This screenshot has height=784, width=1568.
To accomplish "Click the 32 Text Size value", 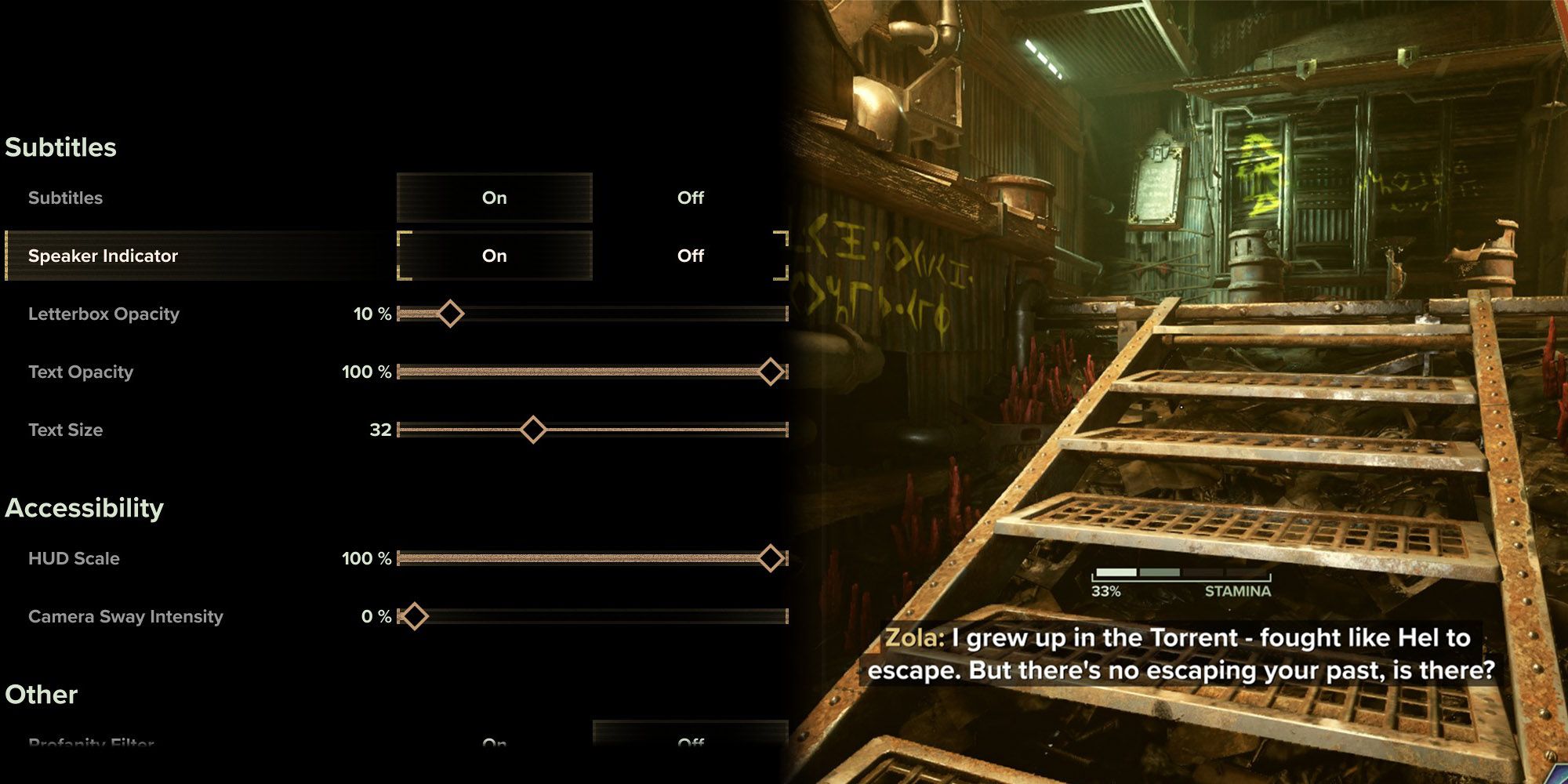I will [382, 430].
